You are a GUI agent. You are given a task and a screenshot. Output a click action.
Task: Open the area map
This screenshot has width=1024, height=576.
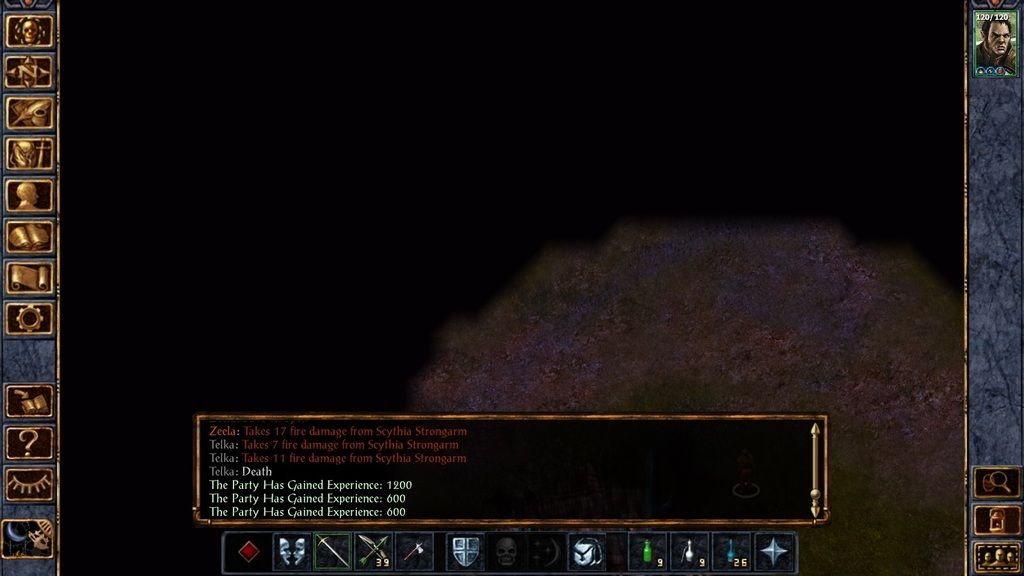tap(29, 72)
